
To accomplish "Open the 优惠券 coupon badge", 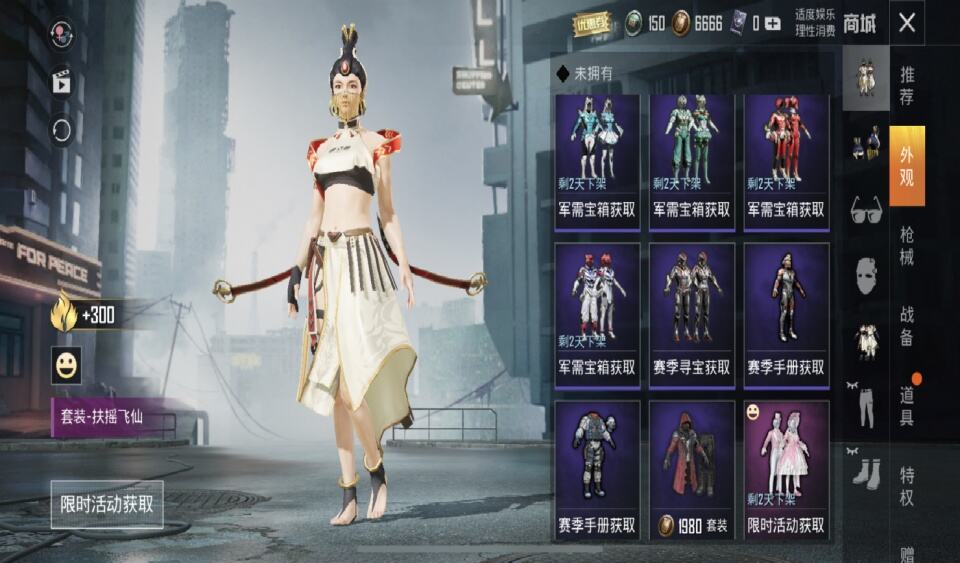I will click(x=591, y=24).
